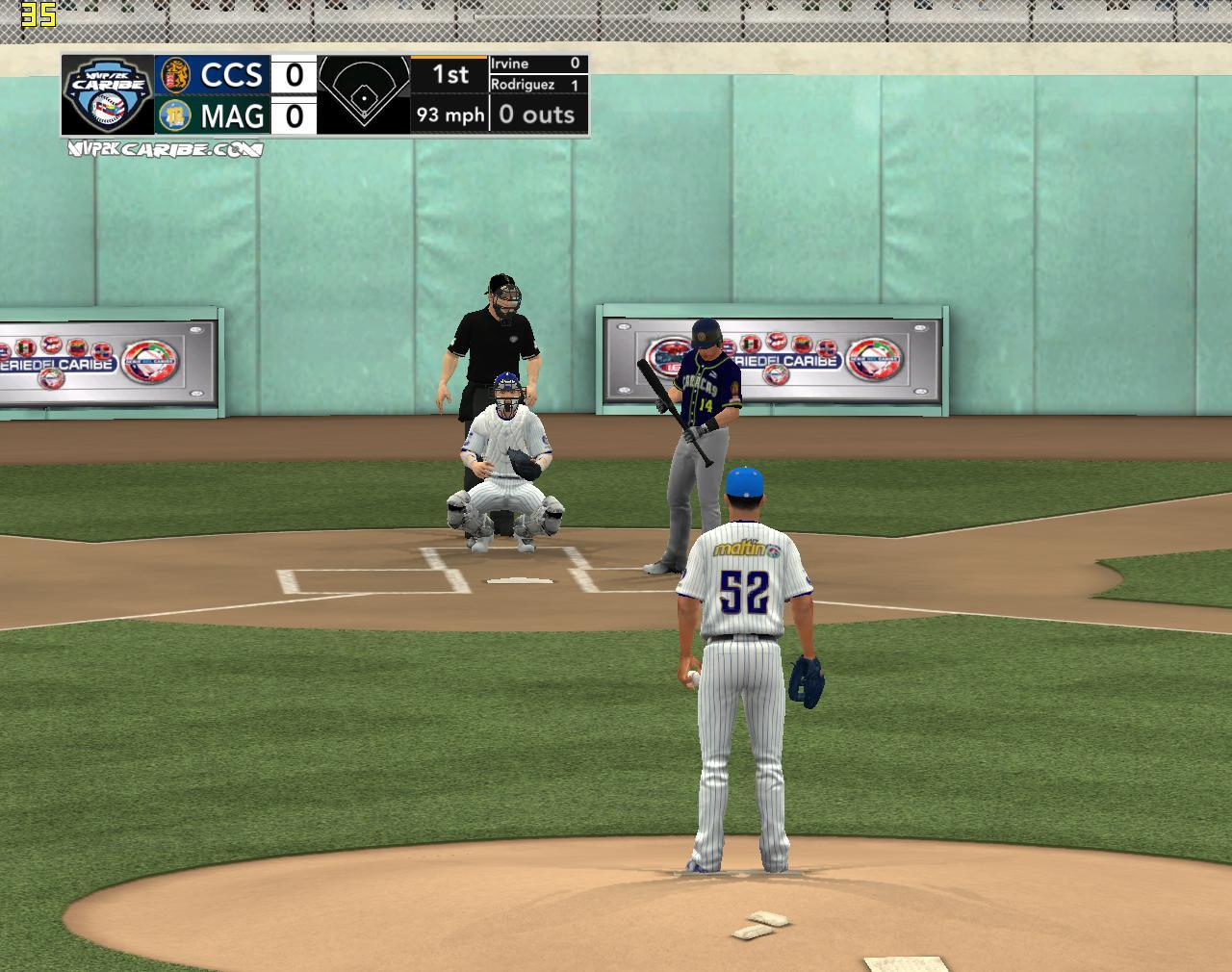Select the MAG team logo
The height and width of the screenshot is (972, 1232).
(175, 115)
